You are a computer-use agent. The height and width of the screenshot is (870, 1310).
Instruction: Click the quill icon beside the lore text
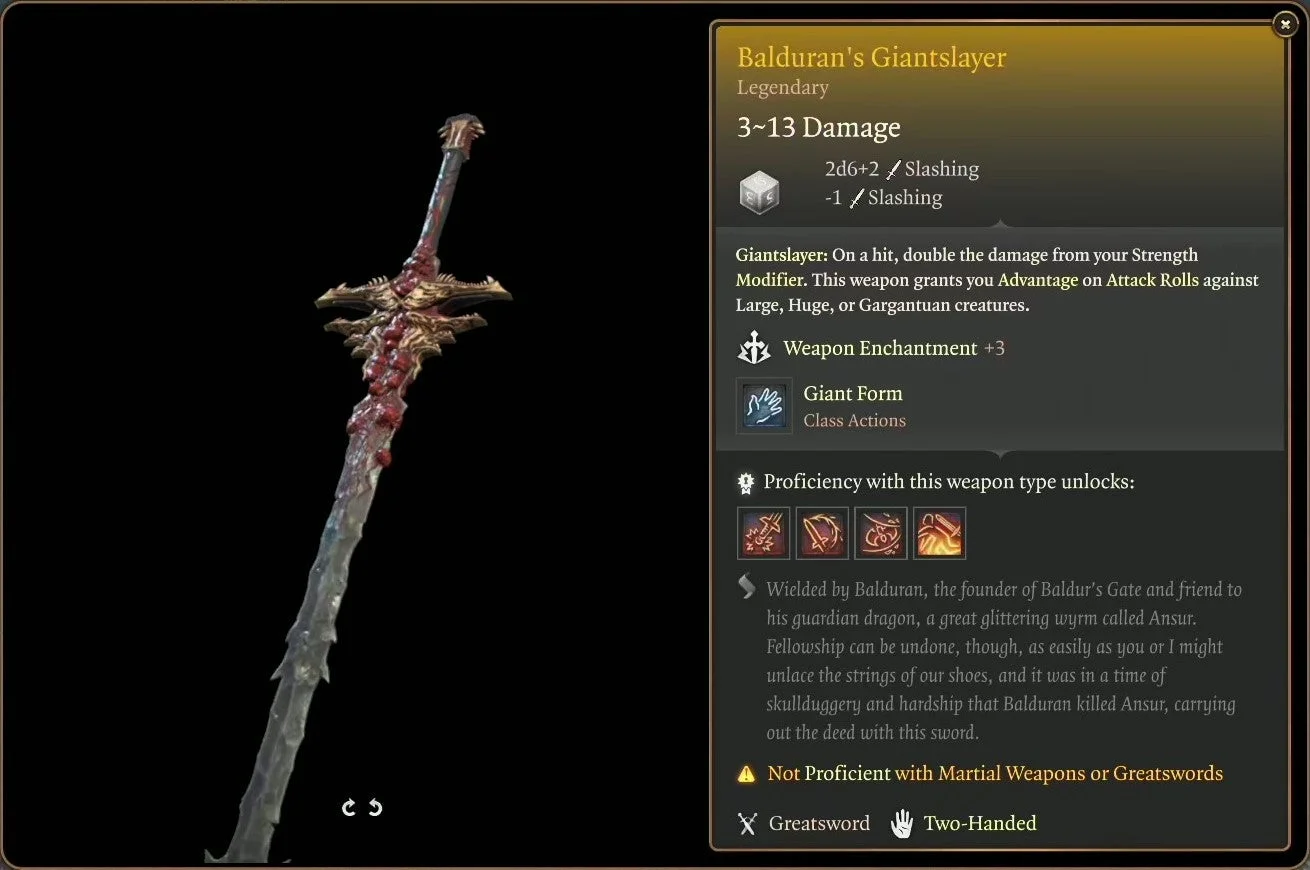[x=746, y=588]
